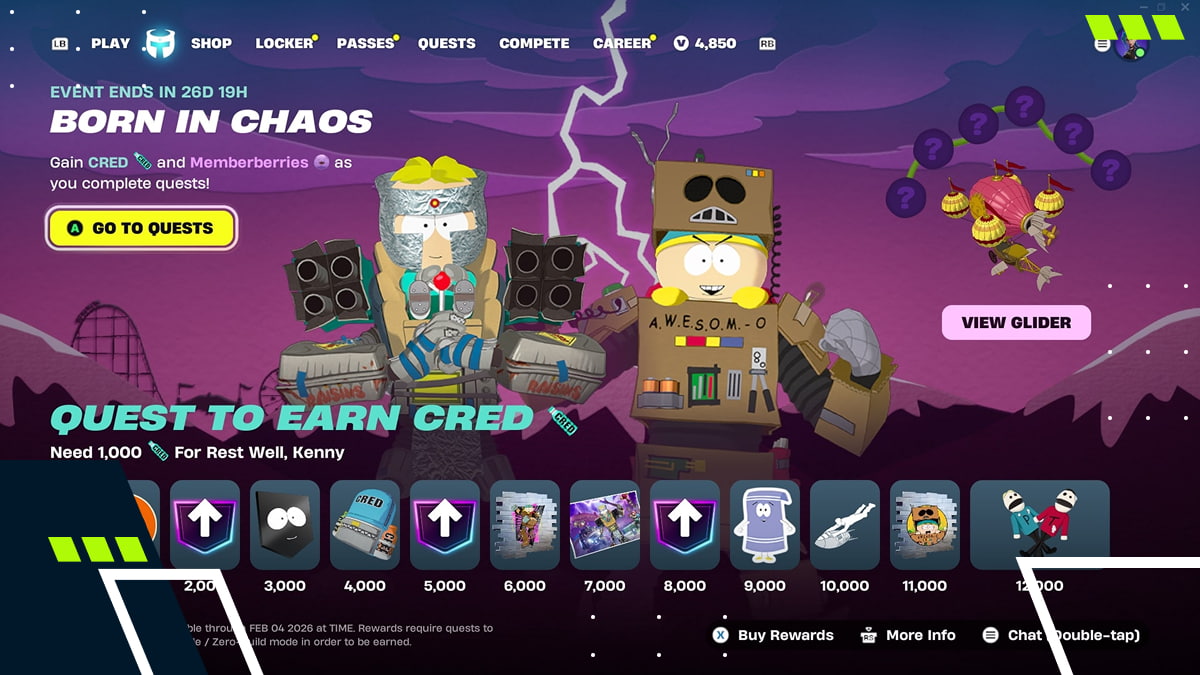Choose the 4,000 cred backpack reward
1200x675 pixels.
365,525
